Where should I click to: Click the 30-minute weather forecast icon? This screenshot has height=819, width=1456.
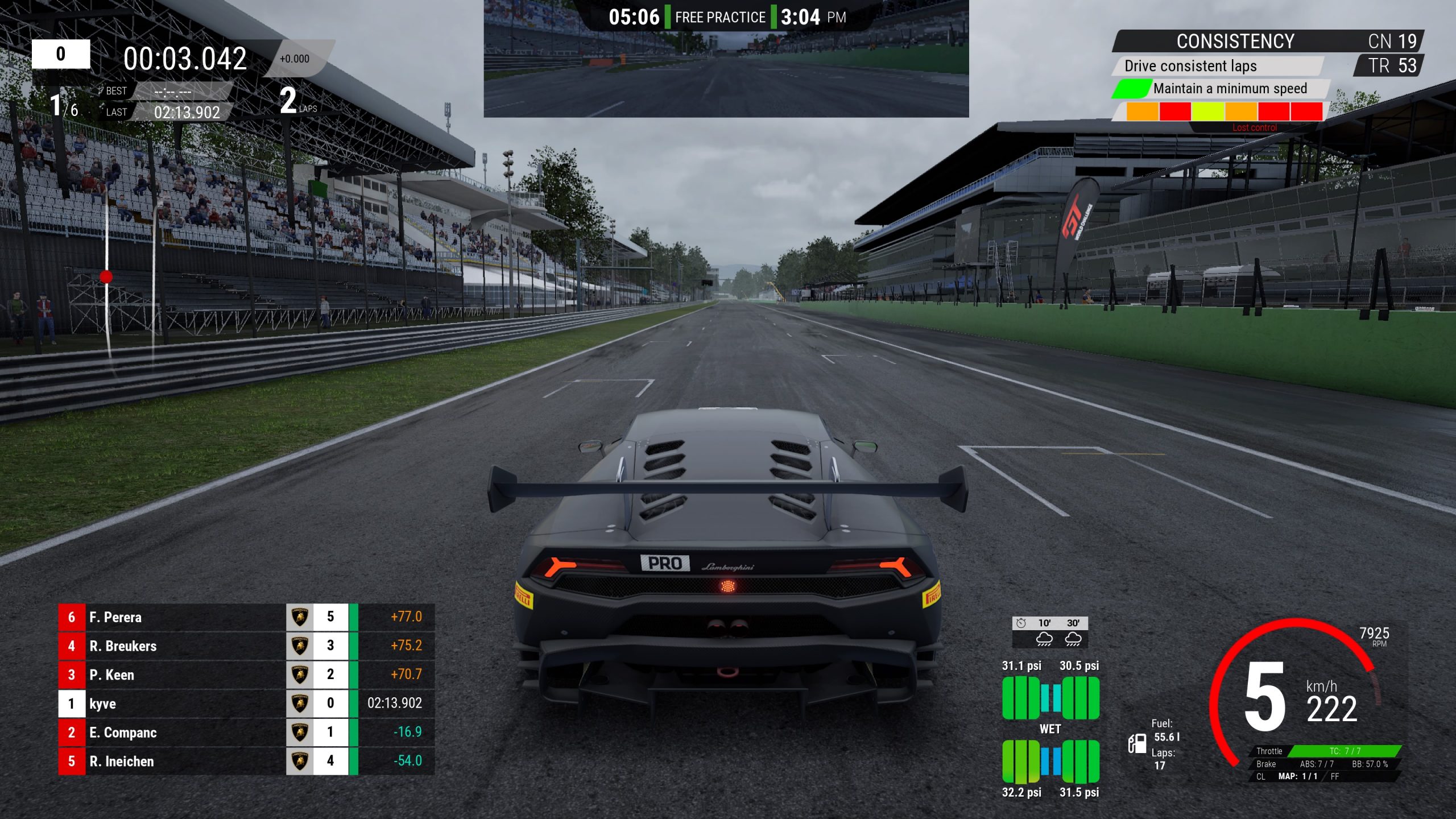(1073, 639)
